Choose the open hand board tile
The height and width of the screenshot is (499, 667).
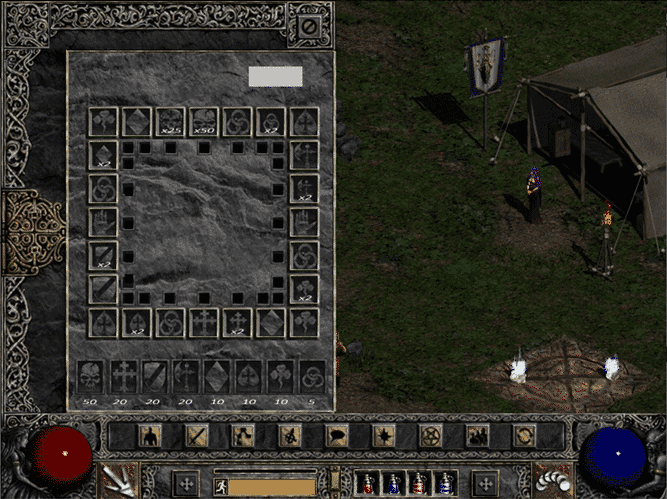click(103, 222)
